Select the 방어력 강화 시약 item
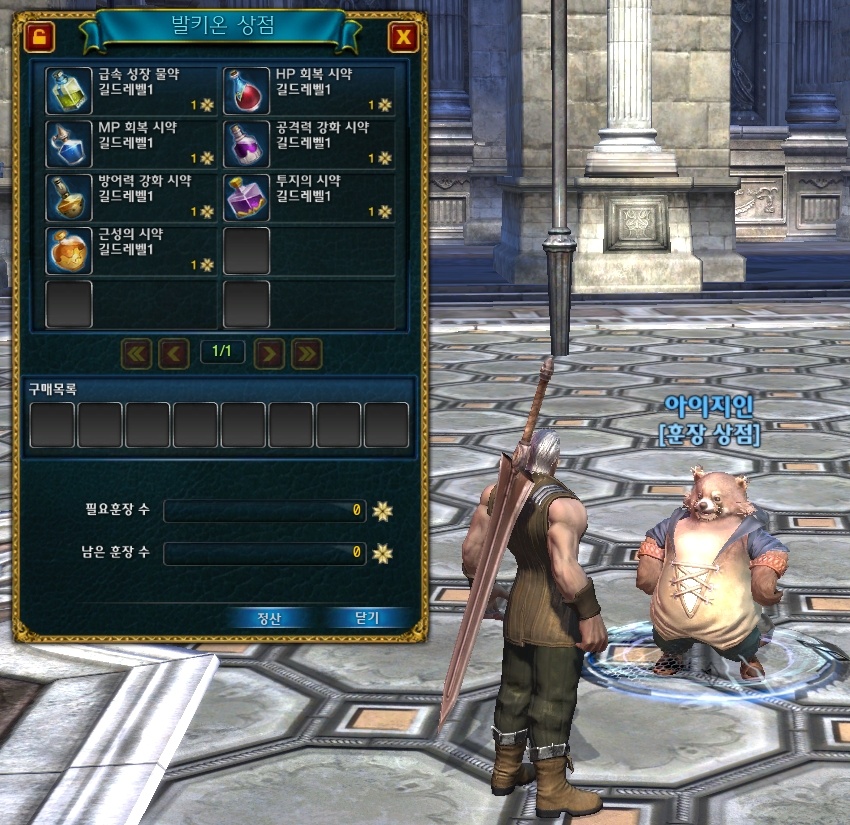This screenshot has width=850, height=825. point(70,197)
